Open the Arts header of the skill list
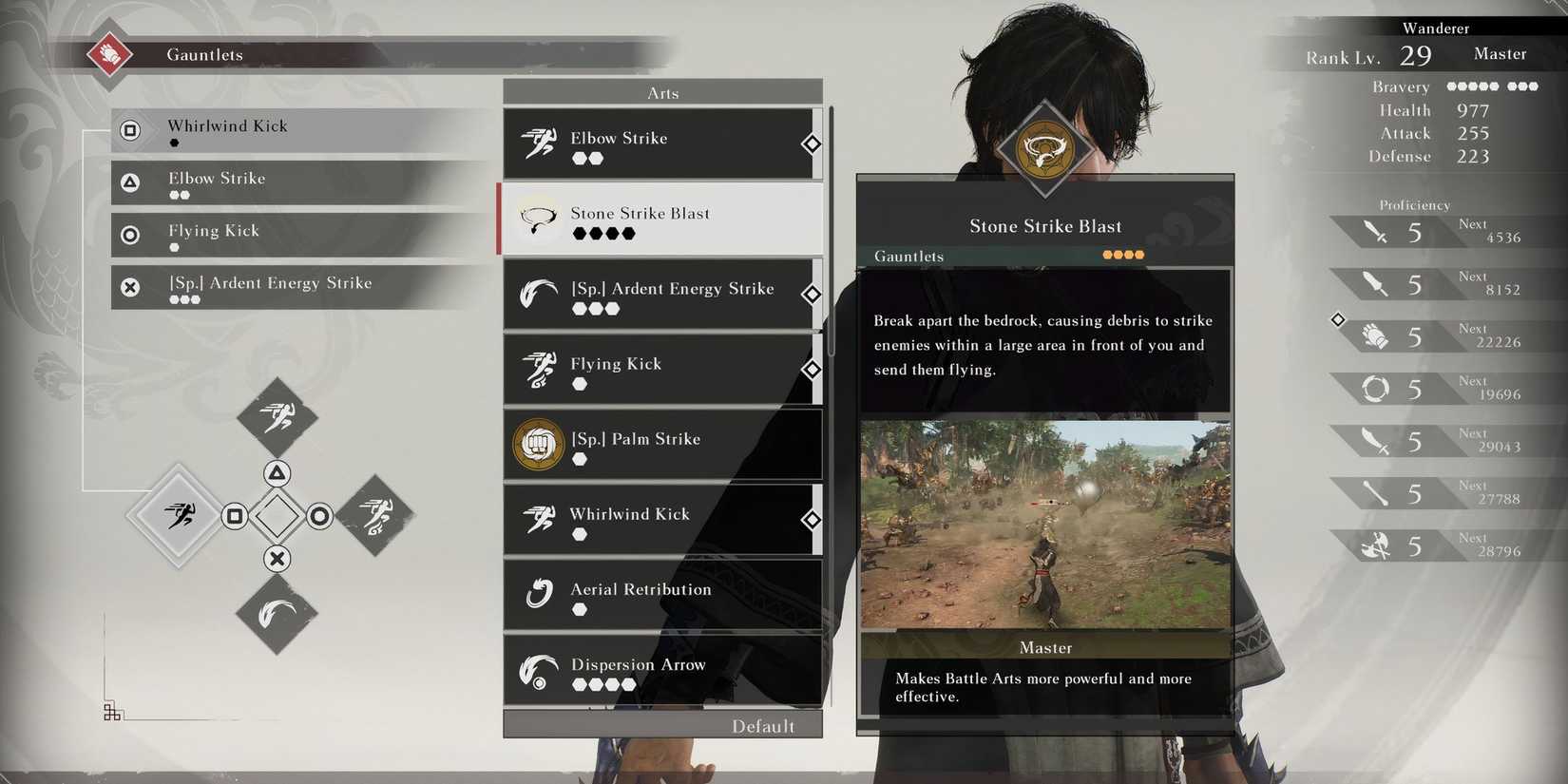The height and width of the screenshot is (784, 1568). pyautogui.click(x=662, y=91)
